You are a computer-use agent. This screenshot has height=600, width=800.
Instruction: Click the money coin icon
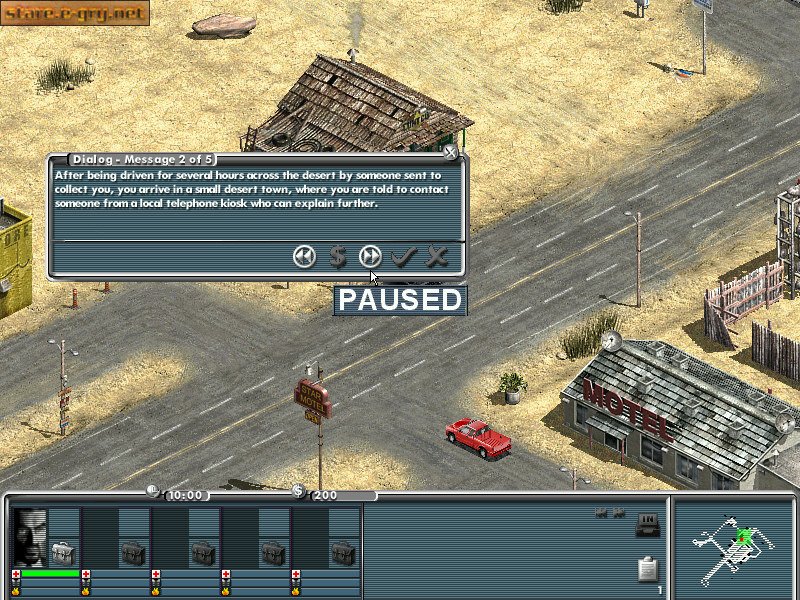298,491
